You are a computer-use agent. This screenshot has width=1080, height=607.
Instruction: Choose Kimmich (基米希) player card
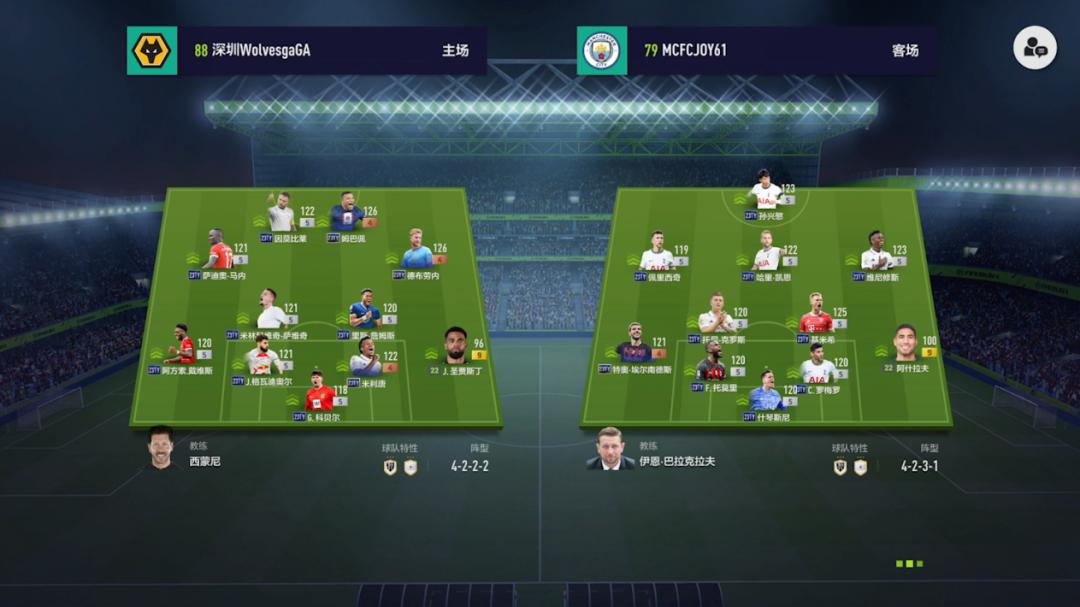coord(816,315)
